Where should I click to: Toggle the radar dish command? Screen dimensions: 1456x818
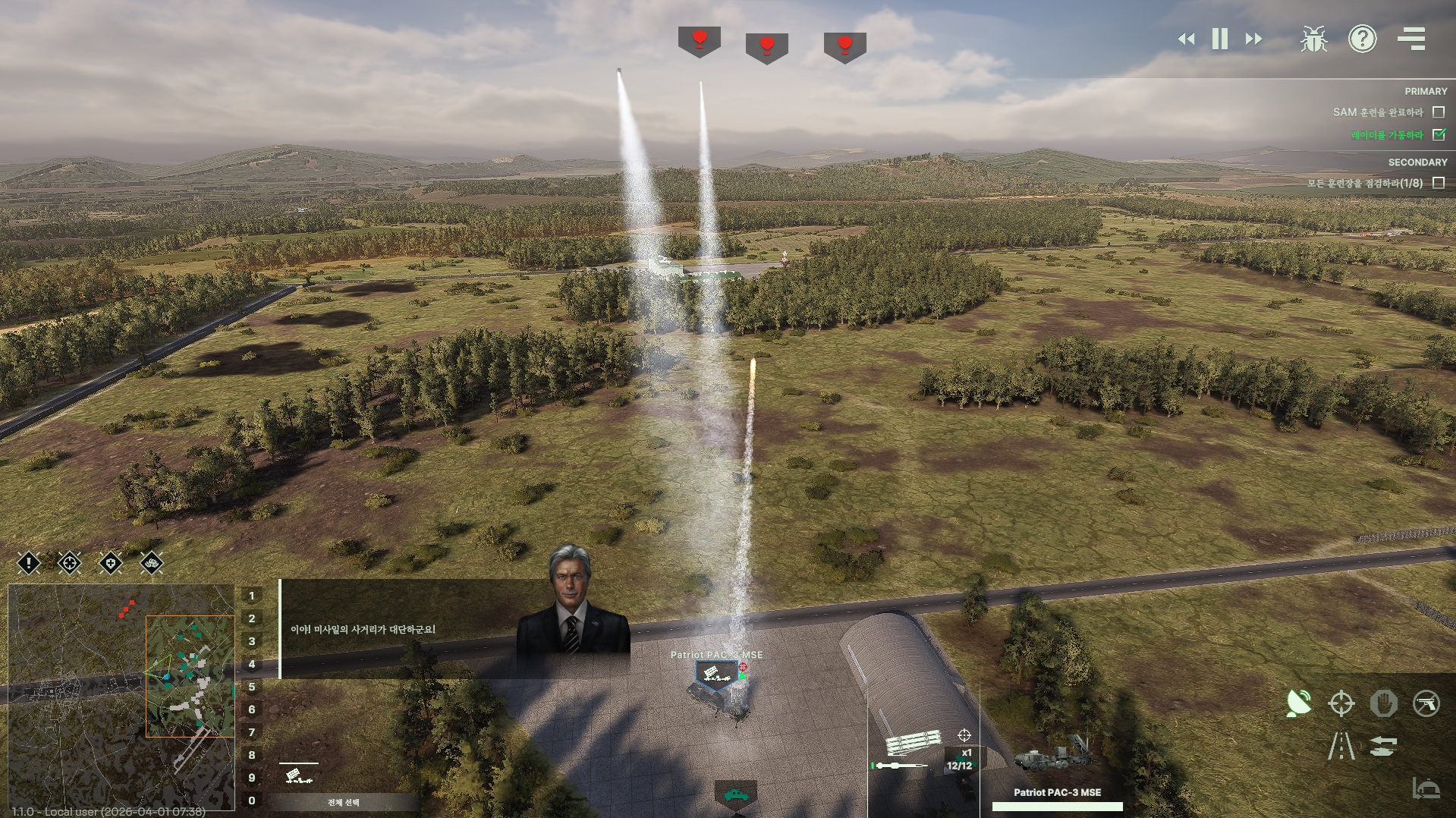(1299, 703)
